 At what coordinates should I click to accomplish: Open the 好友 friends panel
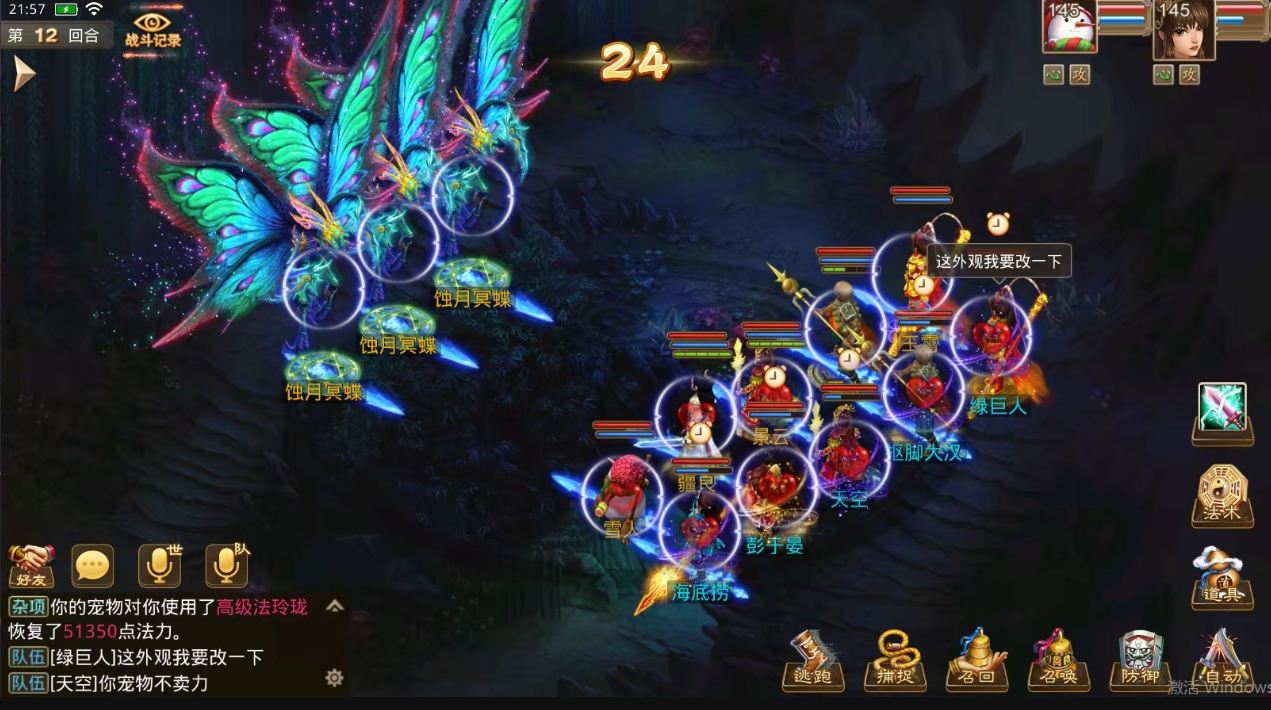point(31,566)
